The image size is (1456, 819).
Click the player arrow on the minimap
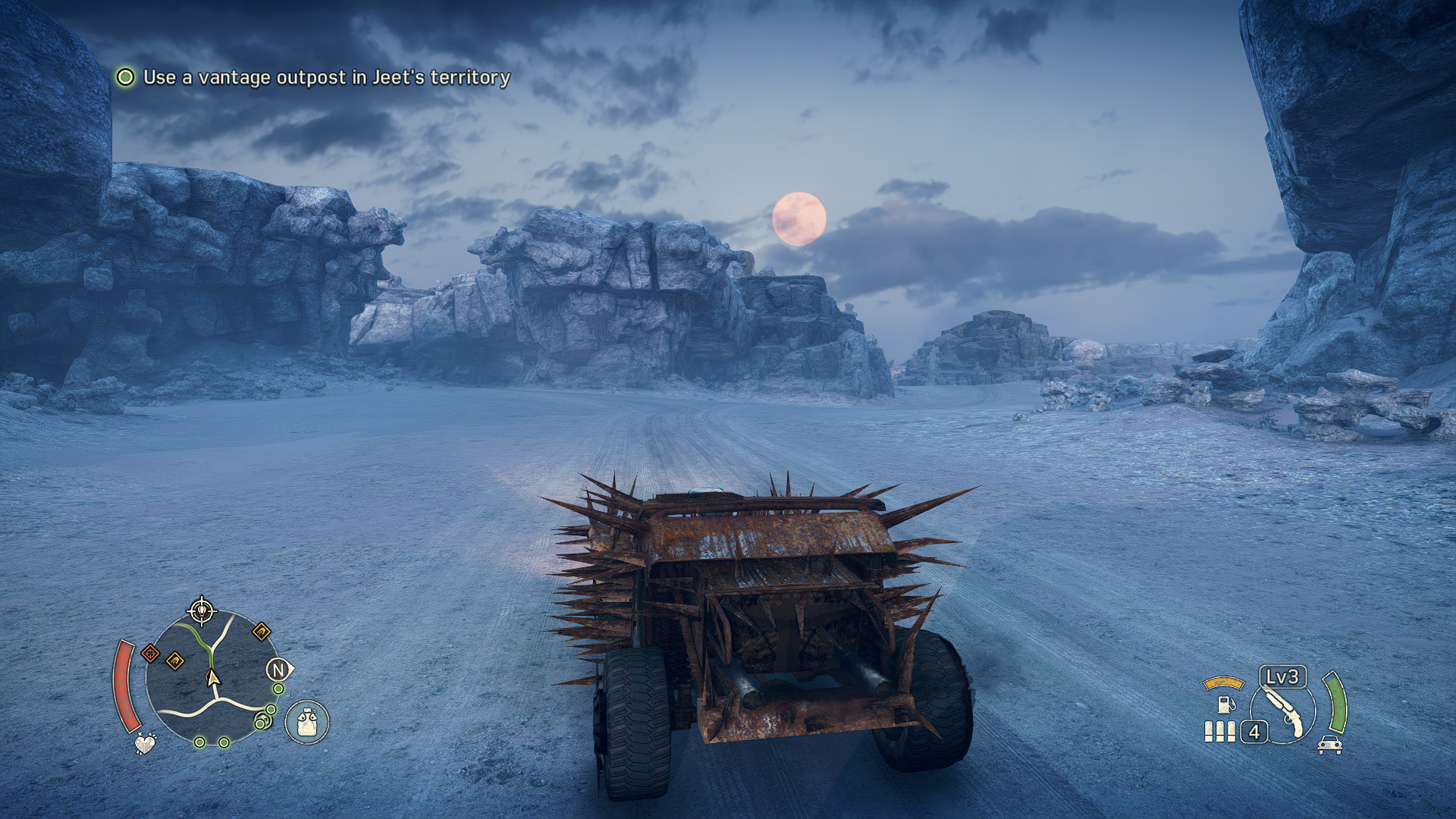point(213,677)
